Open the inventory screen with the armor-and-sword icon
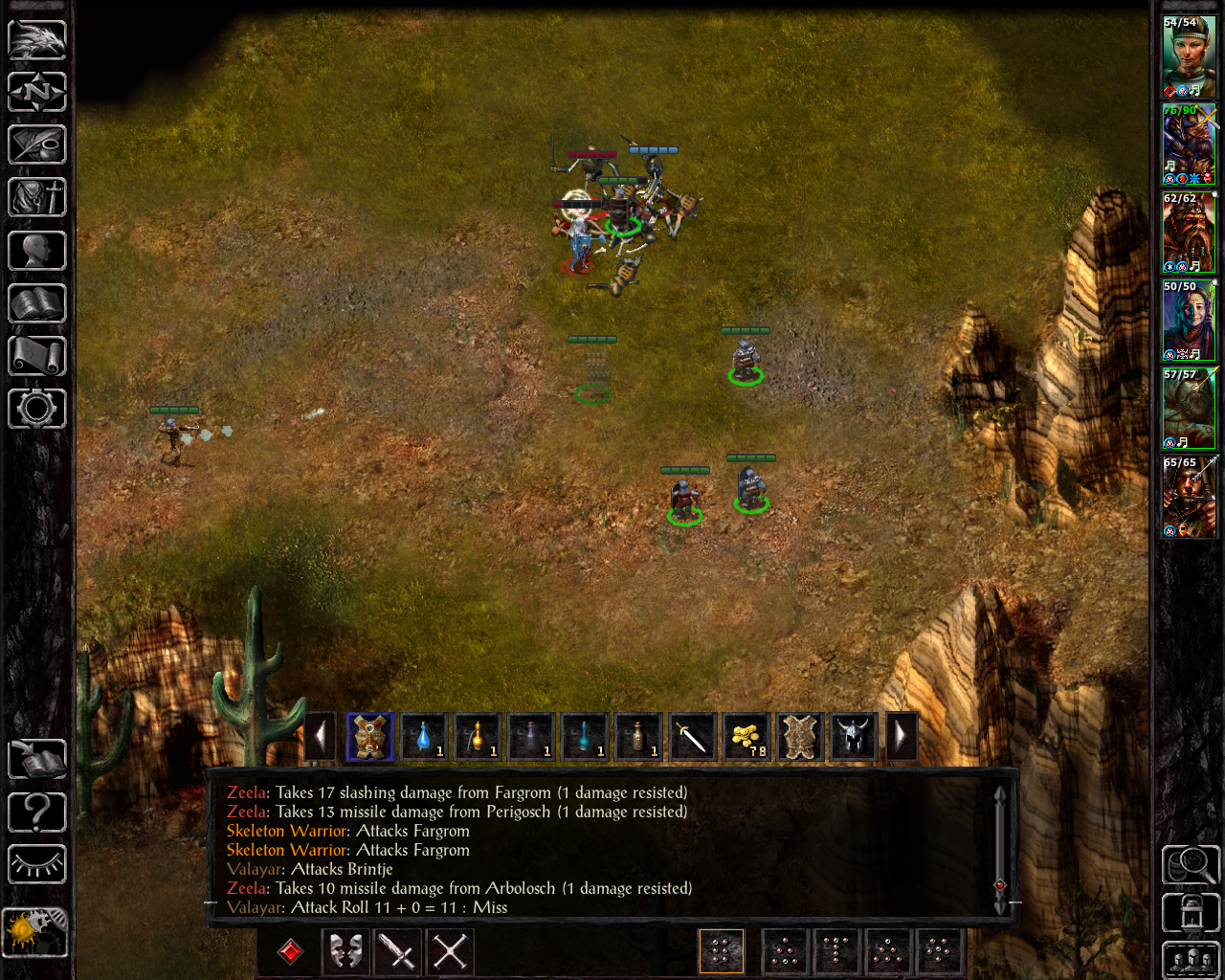Screen dimensions: 1225x980 37,198
